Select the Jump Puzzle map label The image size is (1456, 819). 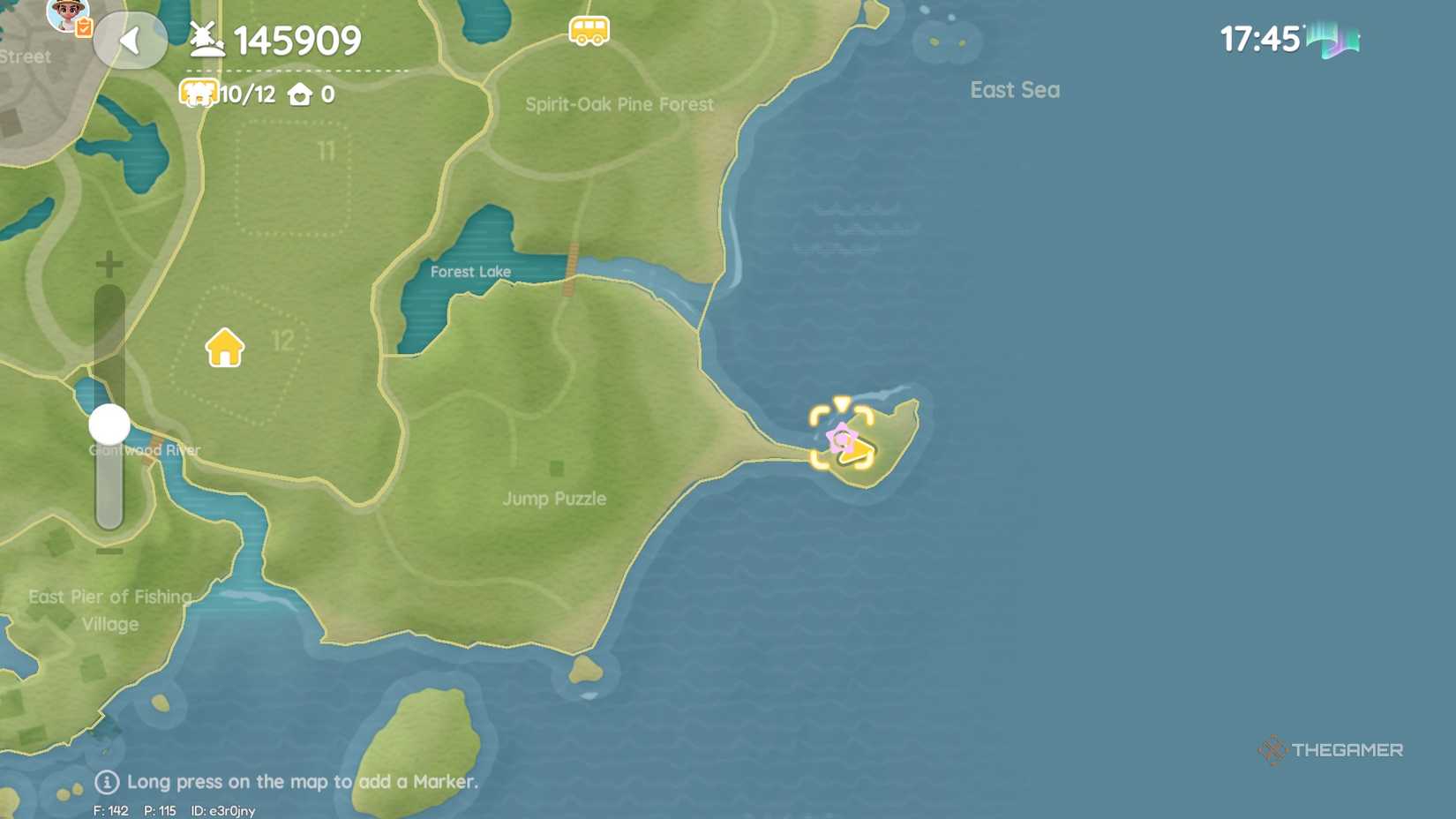click(554, 499)
